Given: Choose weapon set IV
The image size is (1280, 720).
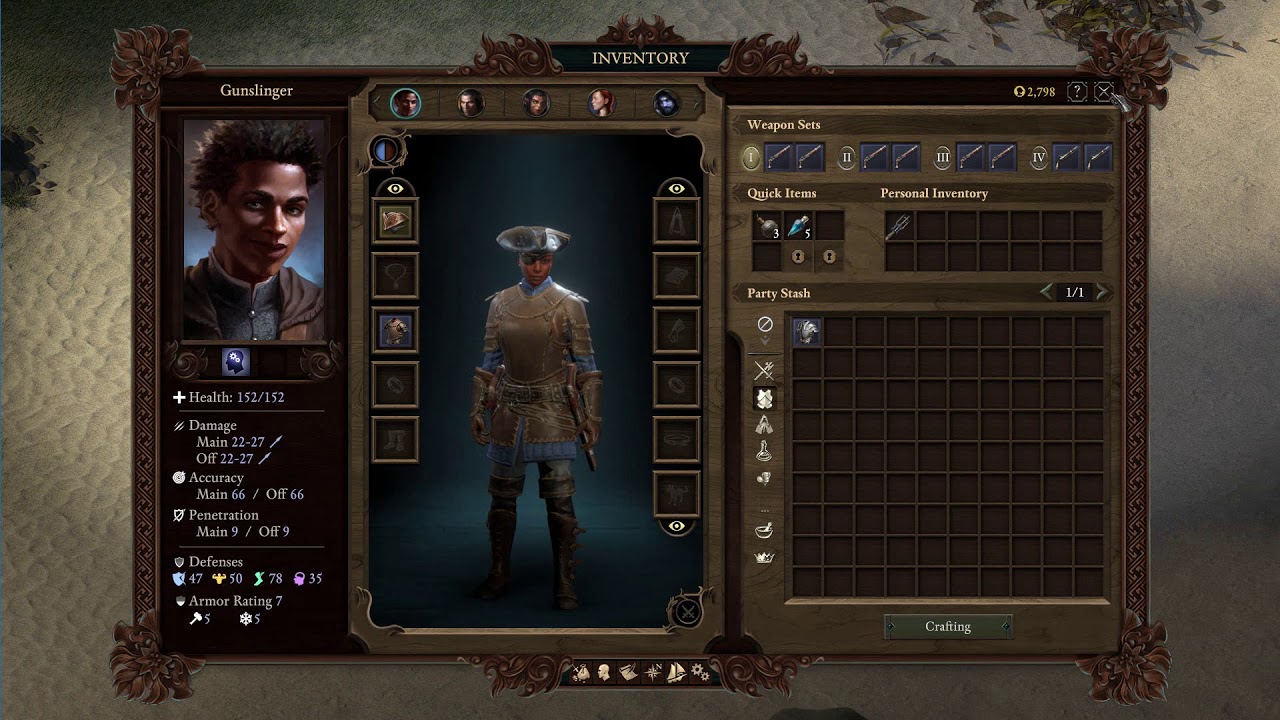Looking at the screenshot, I should coord(1038,158).
